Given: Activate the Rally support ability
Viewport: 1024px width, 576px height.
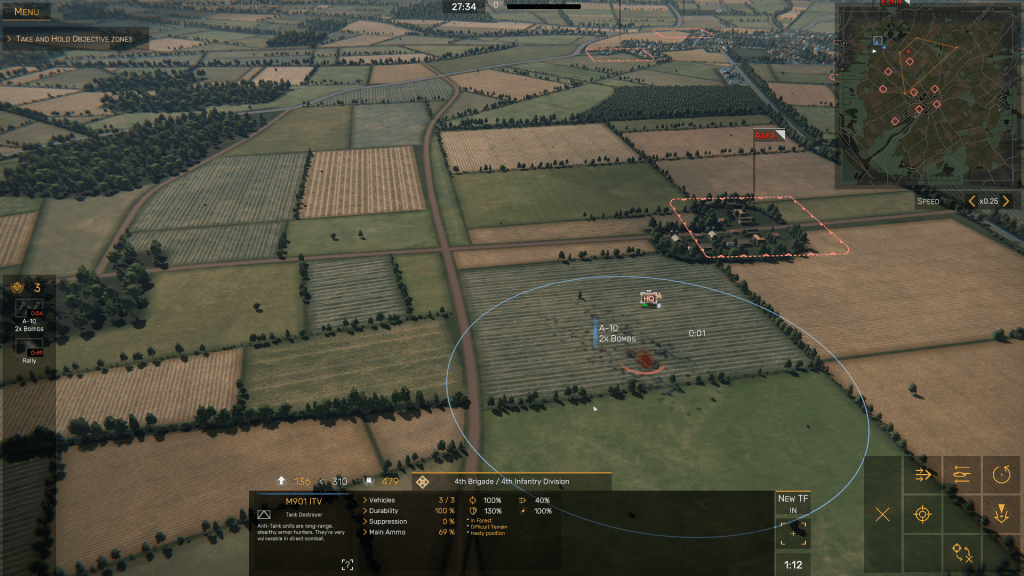Looking at the screenshot, I should point(28,347).
